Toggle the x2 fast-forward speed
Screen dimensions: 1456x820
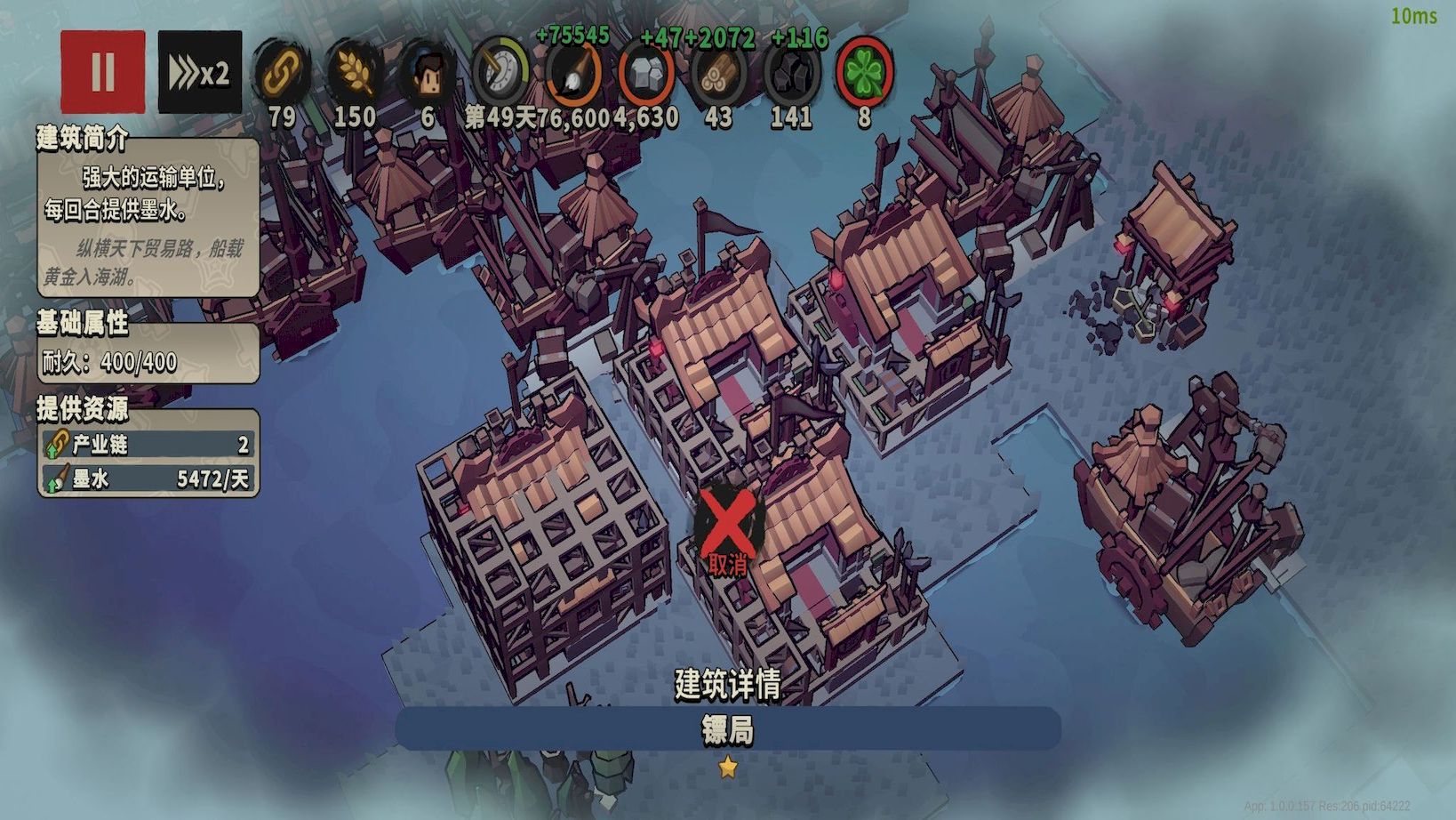199,72
